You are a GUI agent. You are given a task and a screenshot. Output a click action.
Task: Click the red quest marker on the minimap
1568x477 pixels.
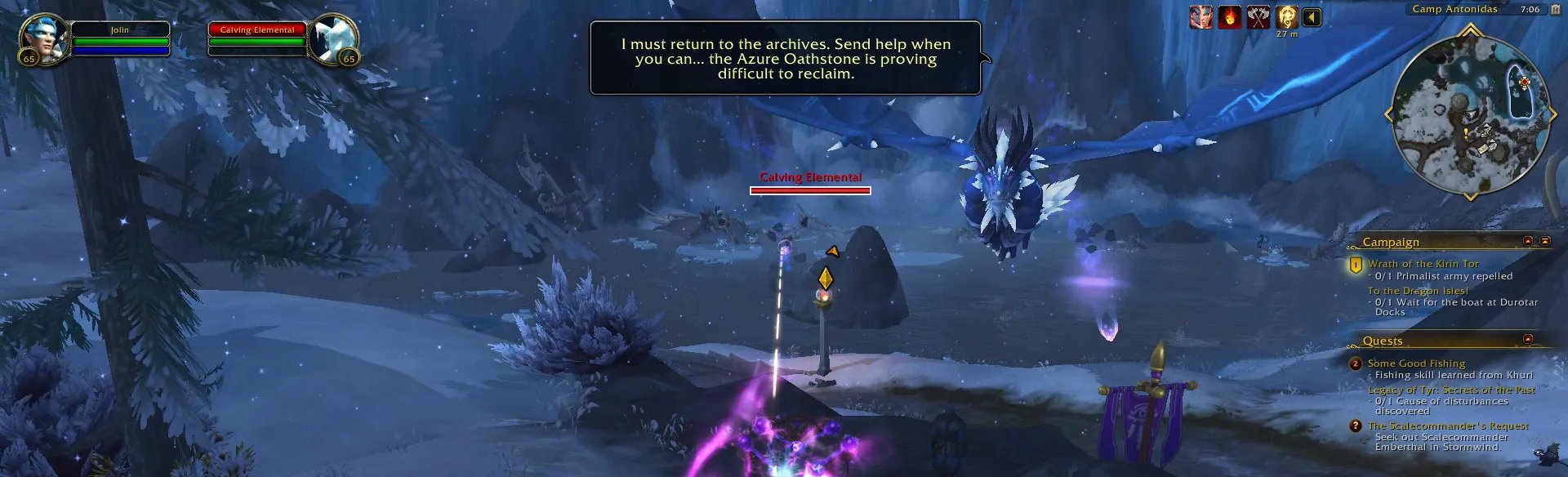coord(1524,83)
